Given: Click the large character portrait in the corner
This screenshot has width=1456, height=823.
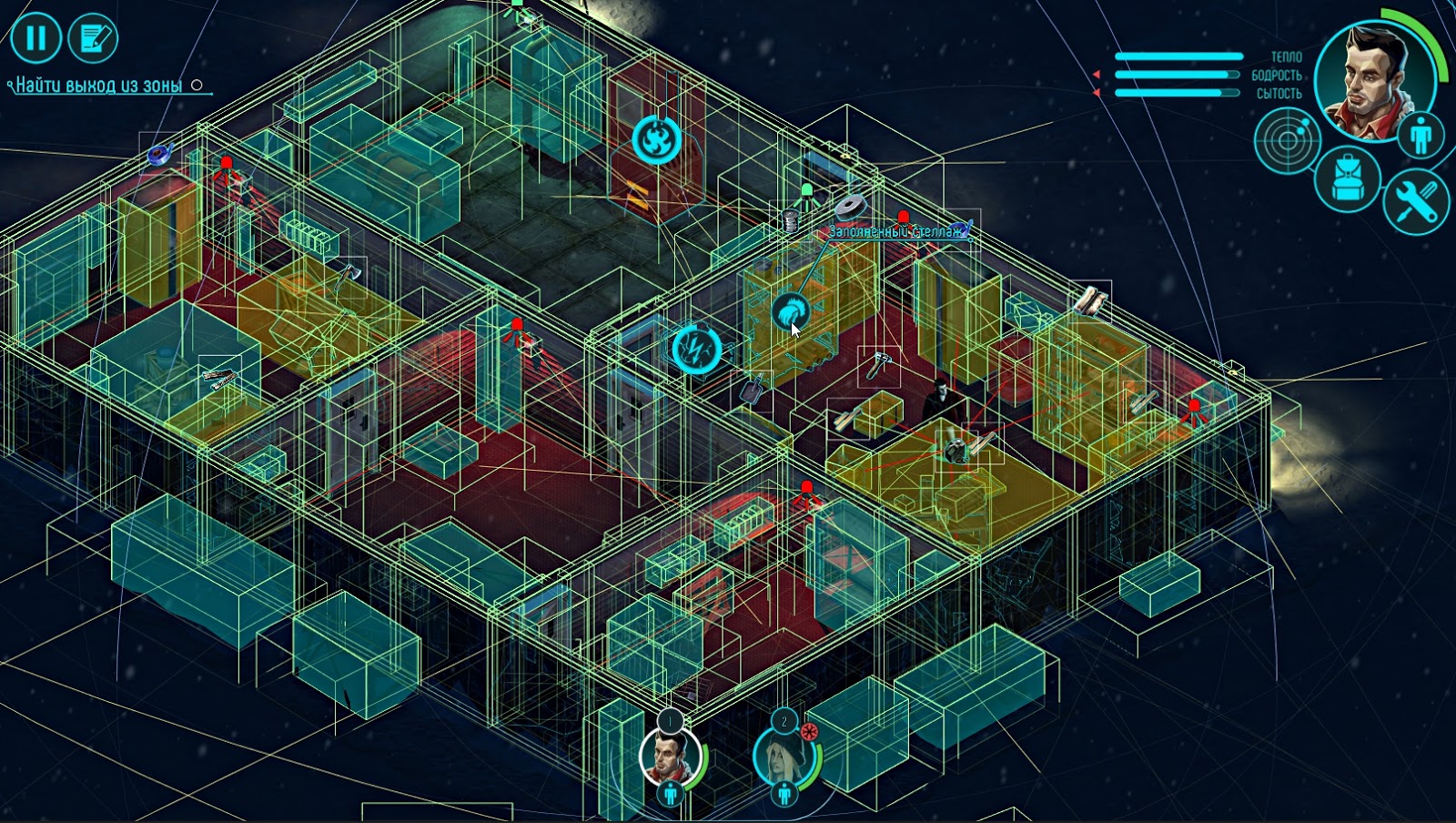Looking at the screenshot, I should pos(1373,82).
